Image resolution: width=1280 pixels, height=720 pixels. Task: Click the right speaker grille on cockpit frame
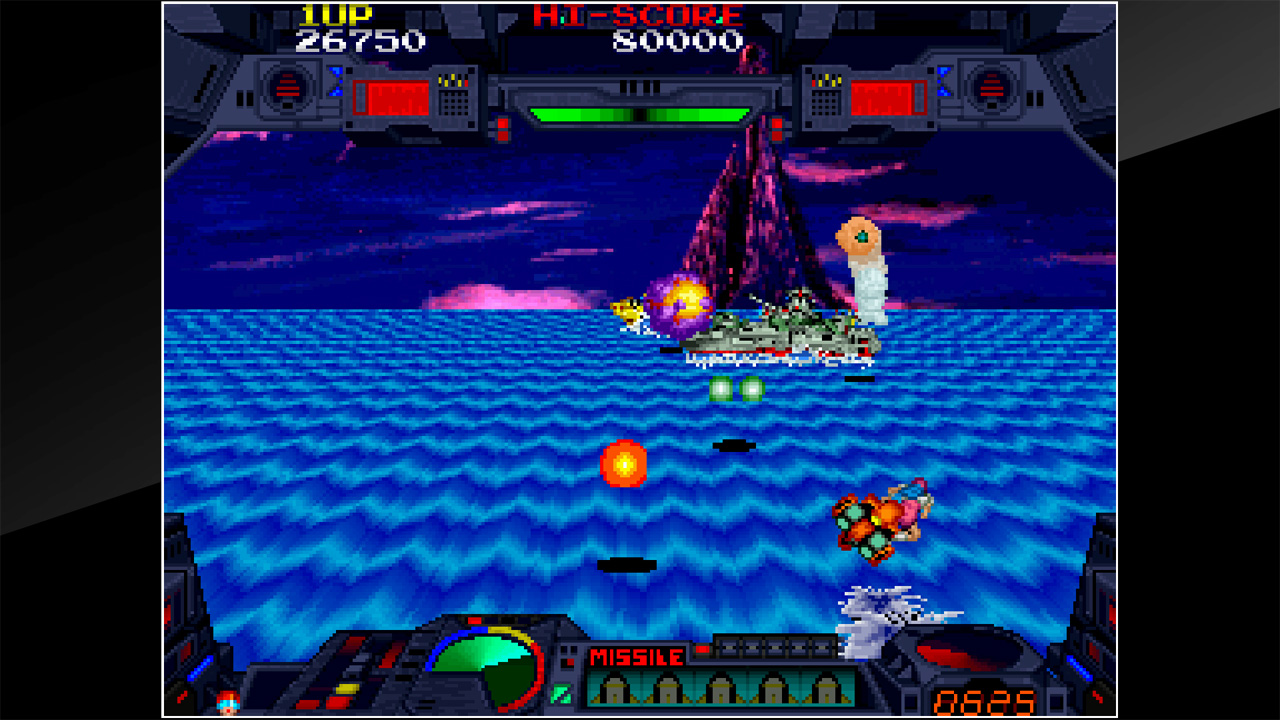pyautogui.click(x=992, y=86)
